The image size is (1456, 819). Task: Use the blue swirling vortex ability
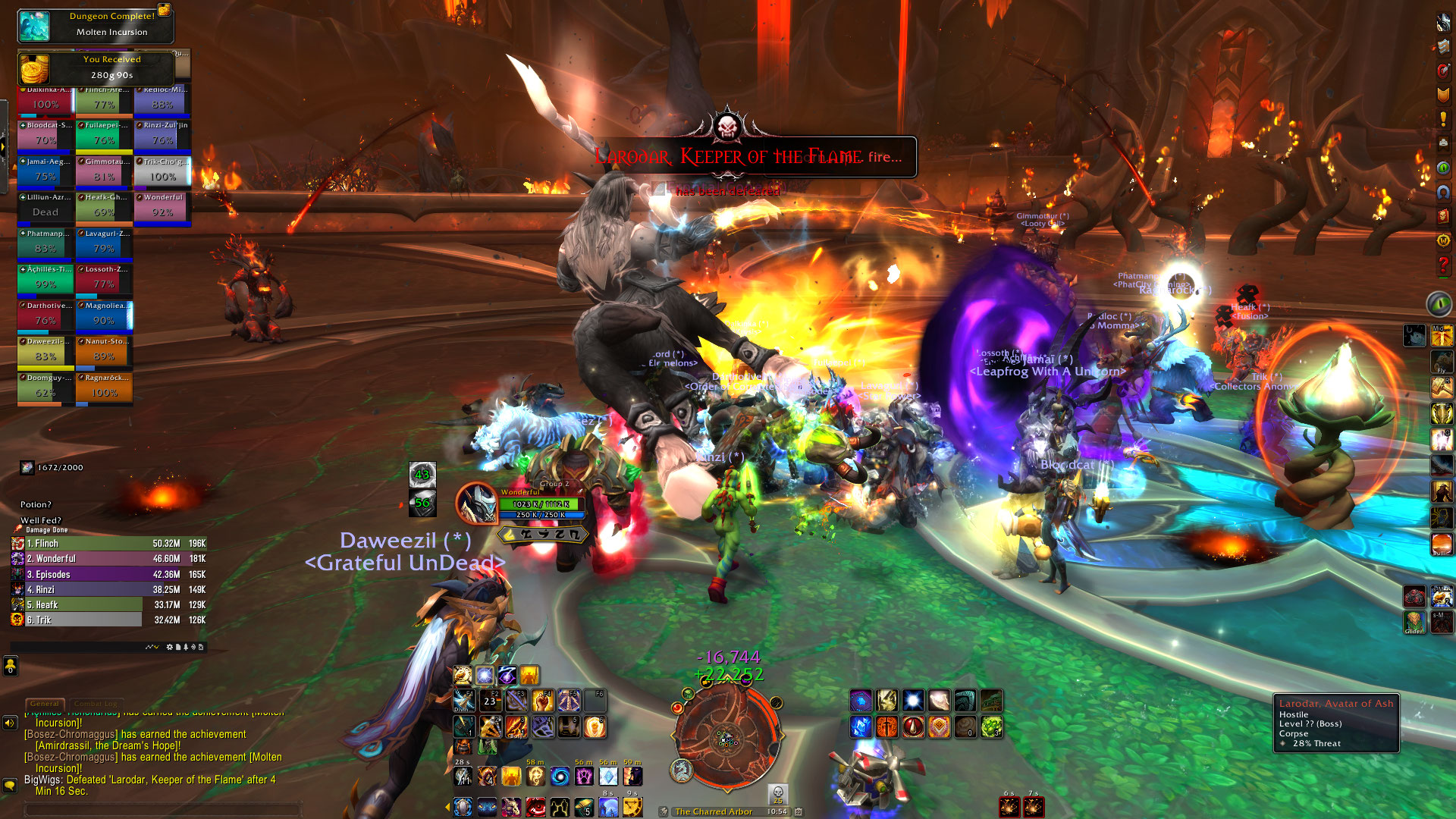pyautogui.click(x=560, y=777)
